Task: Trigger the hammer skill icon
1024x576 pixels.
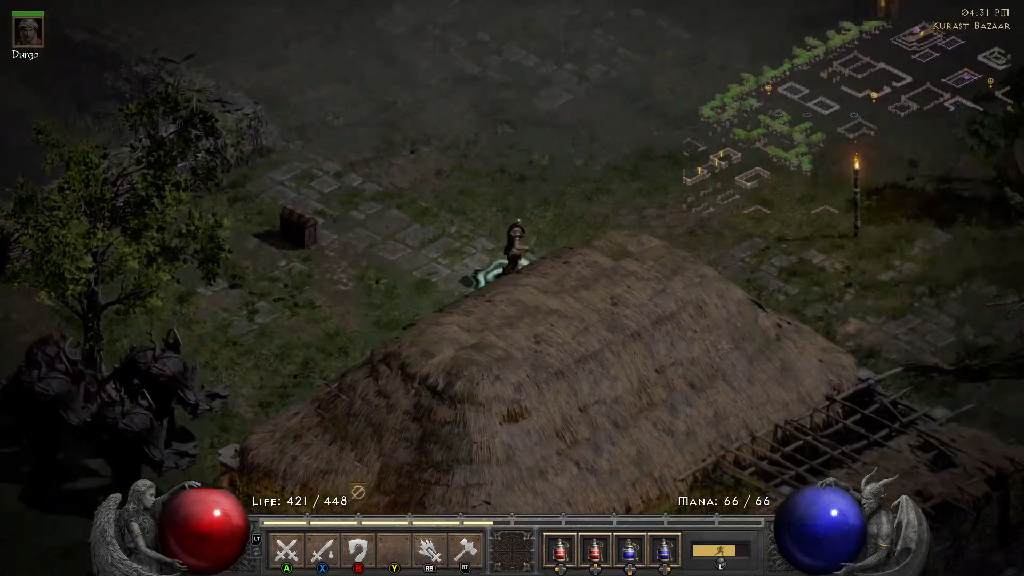Action: tap(465, 550)
